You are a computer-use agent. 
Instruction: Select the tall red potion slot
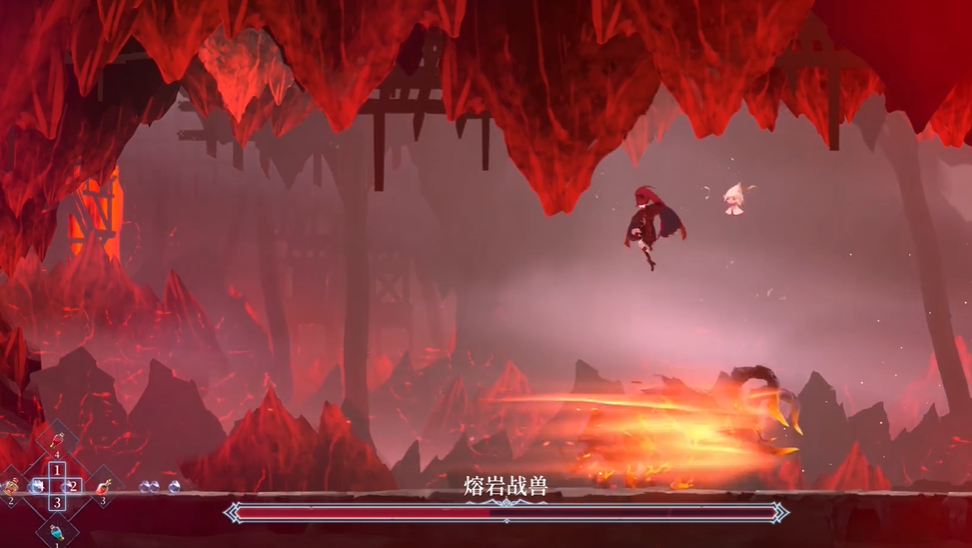pyautogui.click(x=57, y=443)
